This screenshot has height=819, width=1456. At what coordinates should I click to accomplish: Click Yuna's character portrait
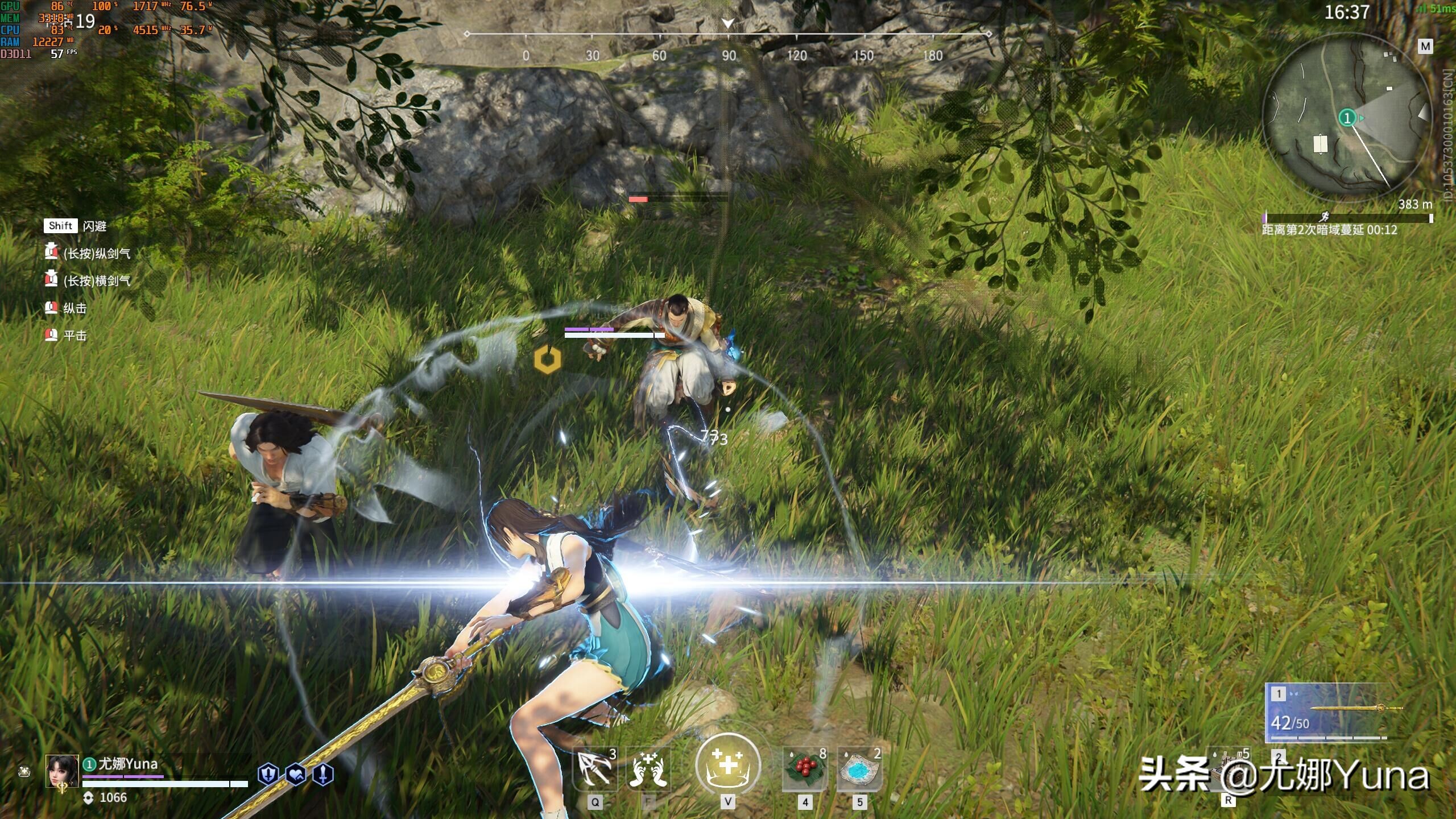click(61, 770)
